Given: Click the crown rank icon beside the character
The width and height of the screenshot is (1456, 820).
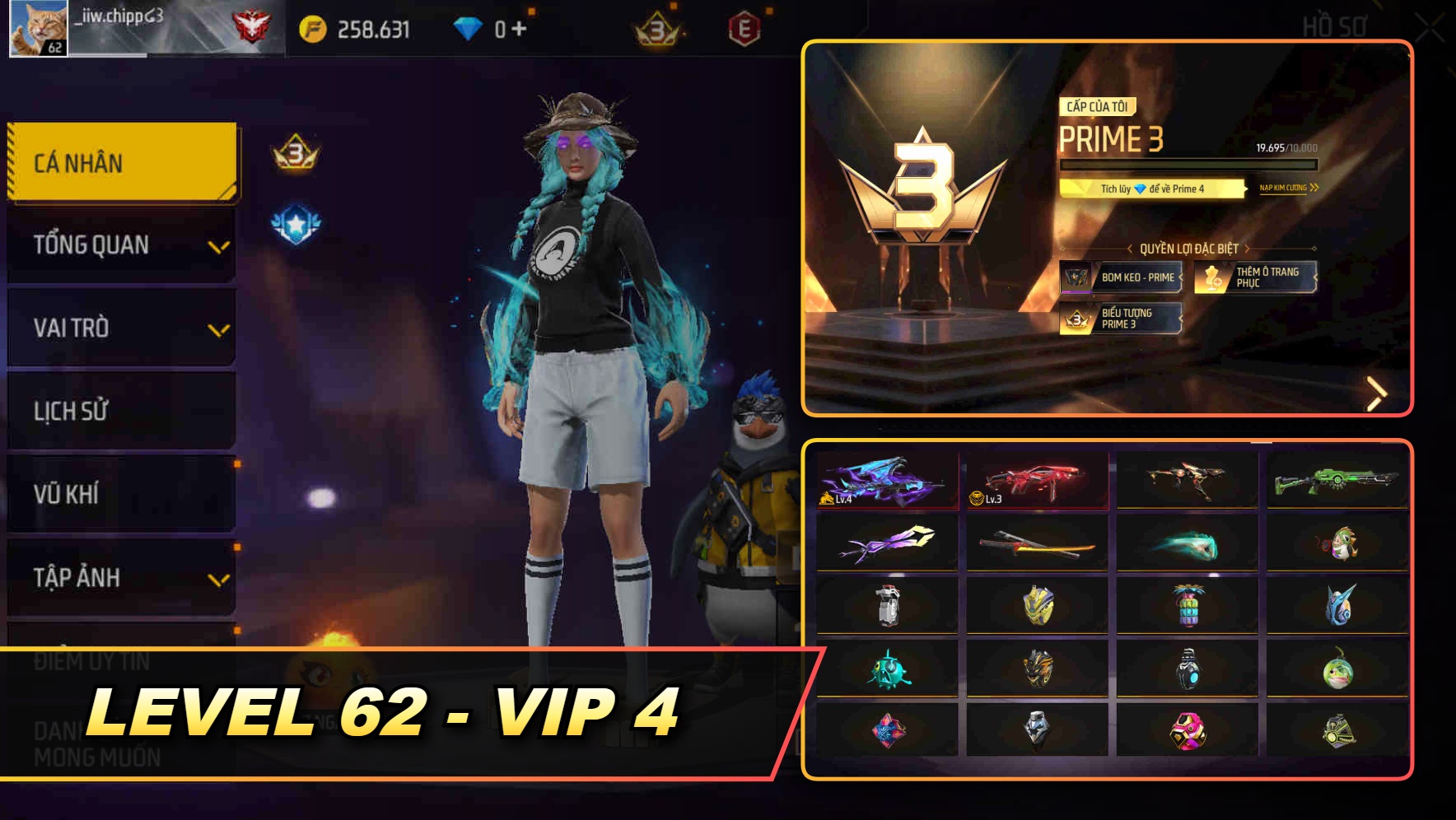Looking at the screenshot, I should pyautogui.click(x=296, y=153).
